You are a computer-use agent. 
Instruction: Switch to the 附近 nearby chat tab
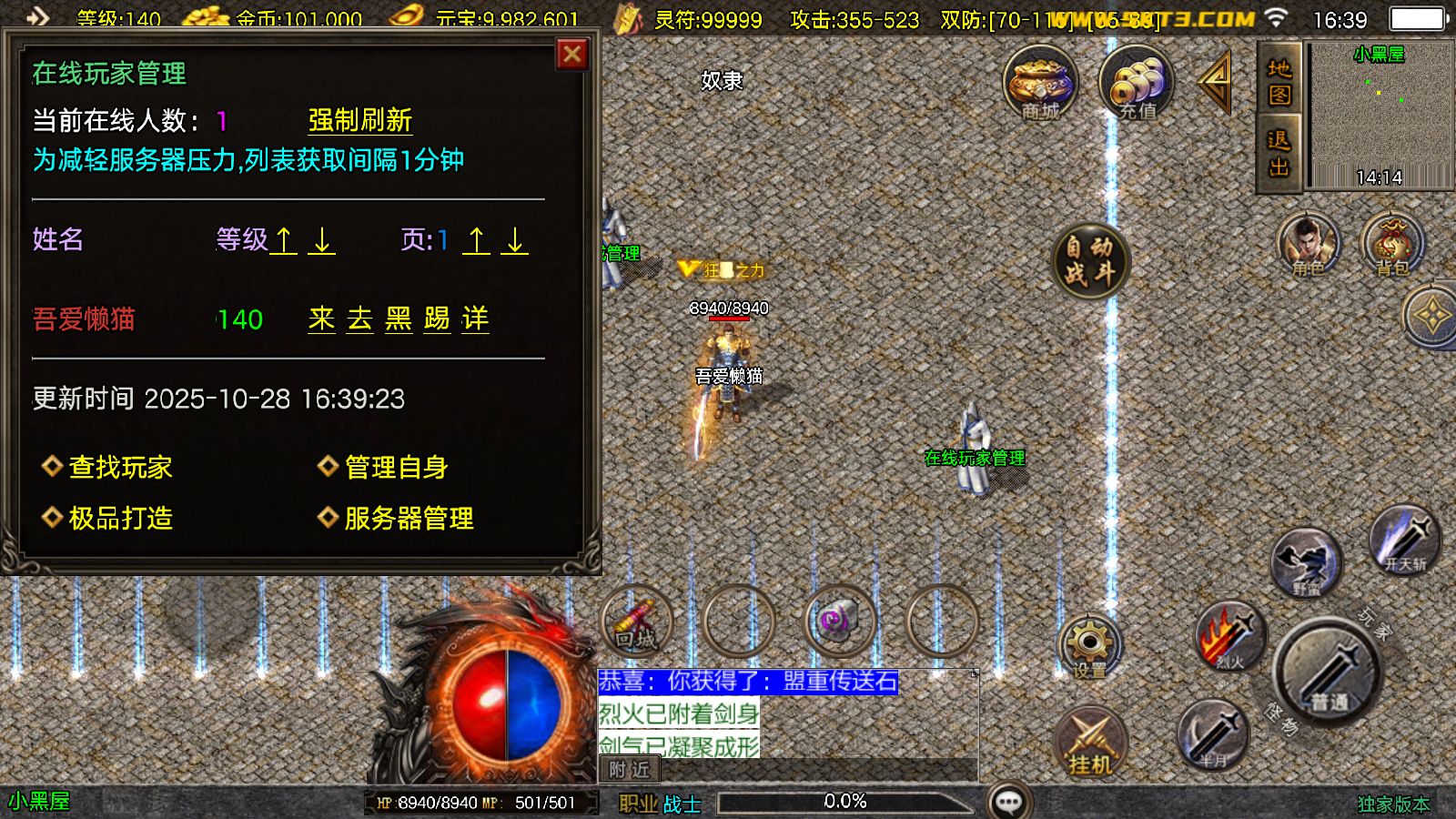[632, 769]
